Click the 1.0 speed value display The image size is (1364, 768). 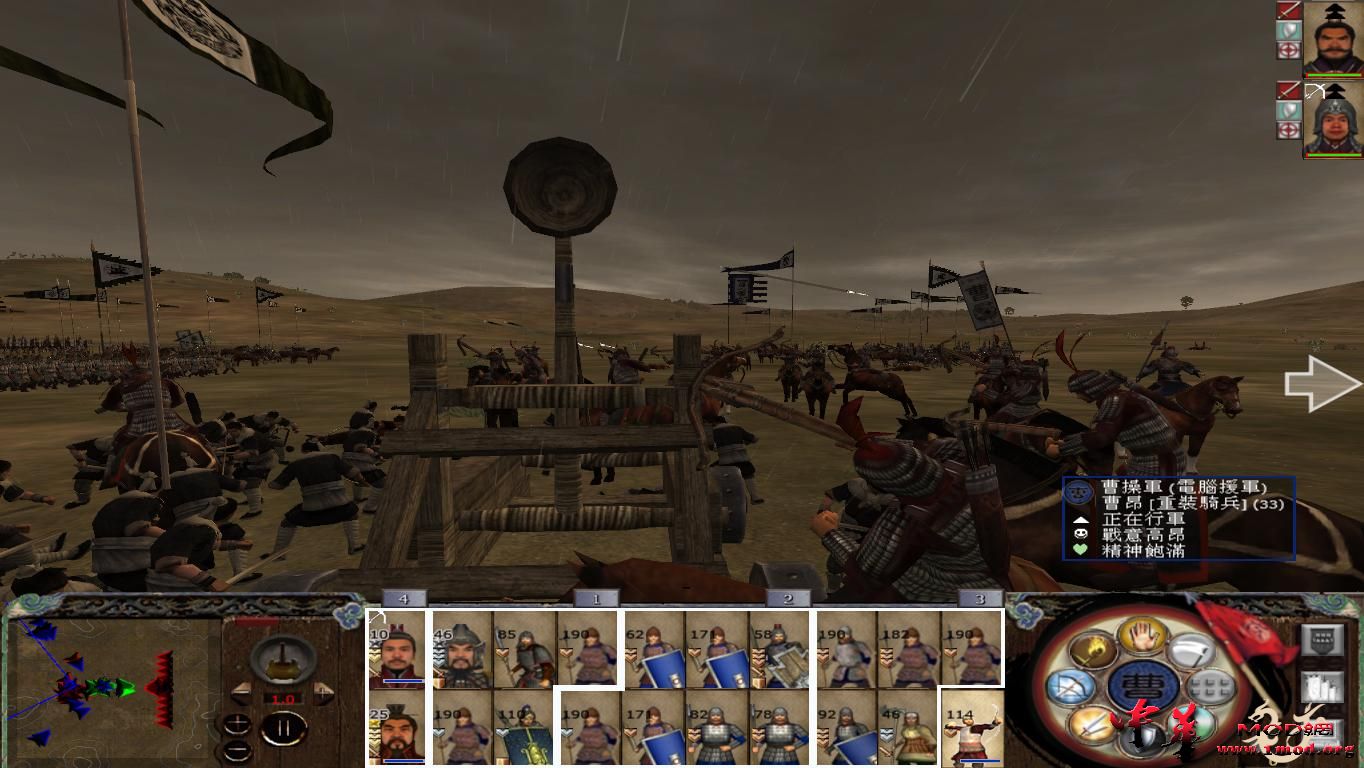283,698
